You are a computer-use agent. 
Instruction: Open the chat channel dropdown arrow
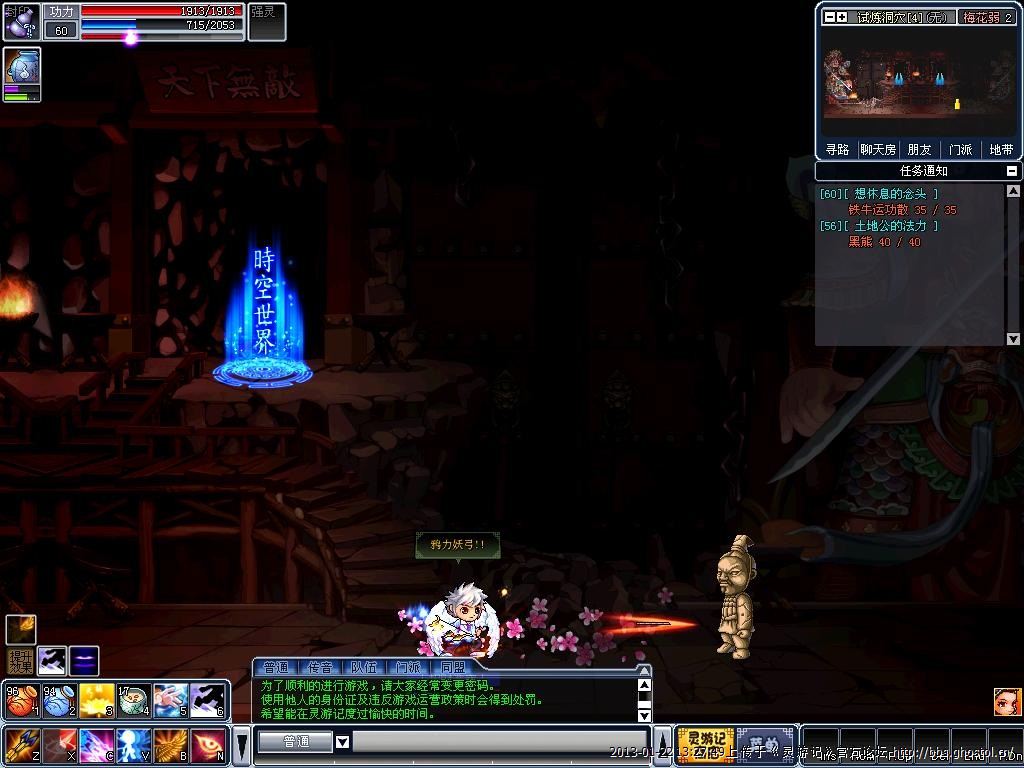click(342, 742)
